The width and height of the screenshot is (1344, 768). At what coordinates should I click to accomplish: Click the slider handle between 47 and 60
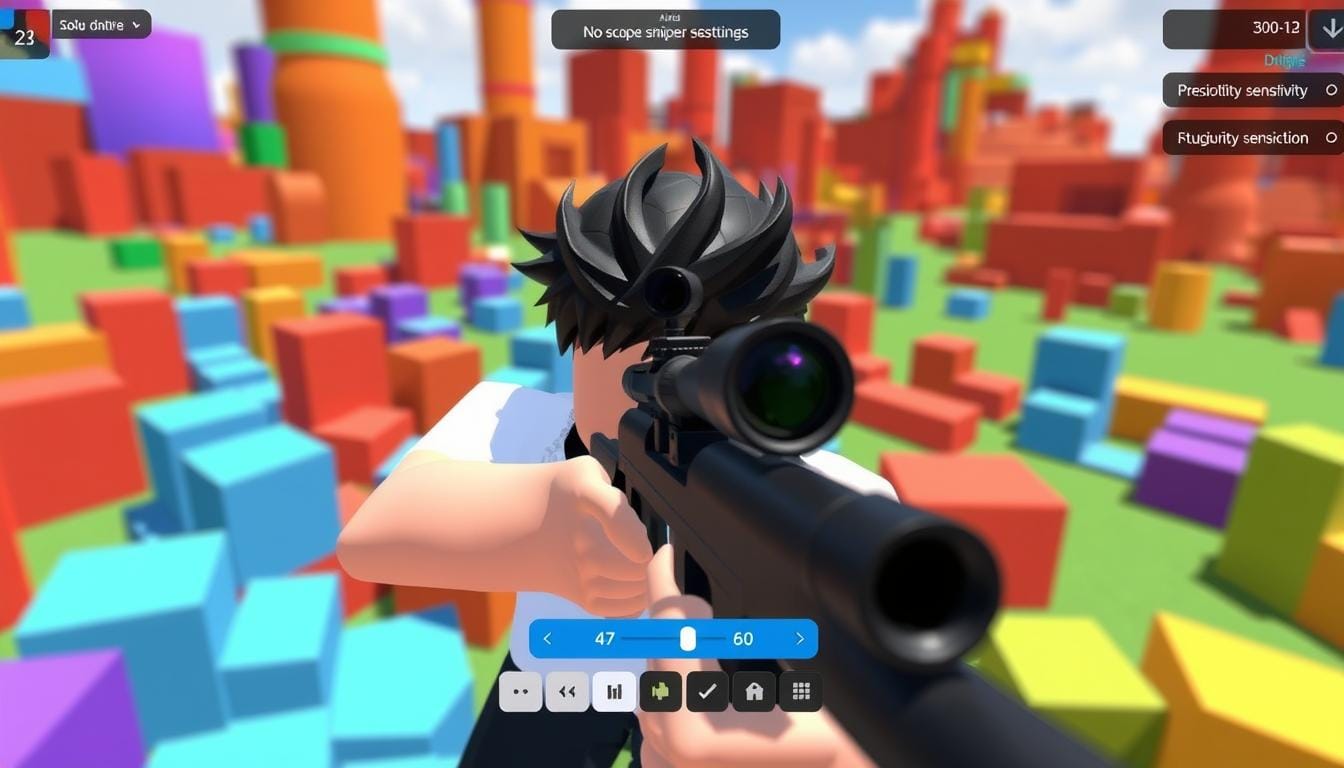[x=687, y=638]
